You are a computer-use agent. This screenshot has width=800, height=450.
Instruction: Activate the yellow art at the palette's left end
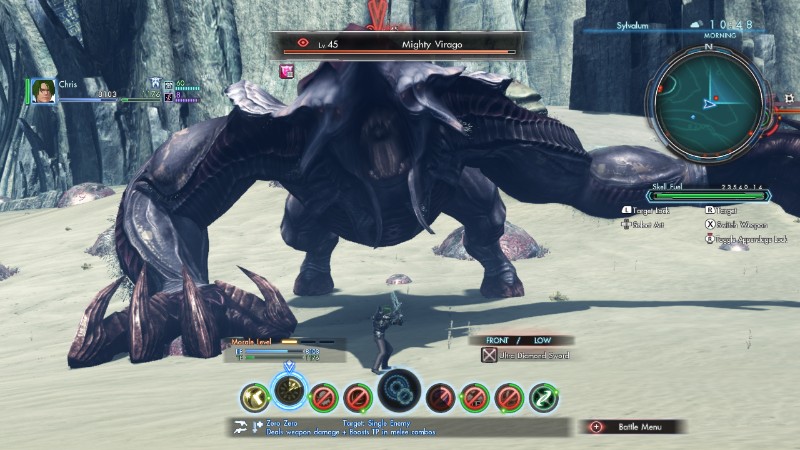click(x=254, y=398)
